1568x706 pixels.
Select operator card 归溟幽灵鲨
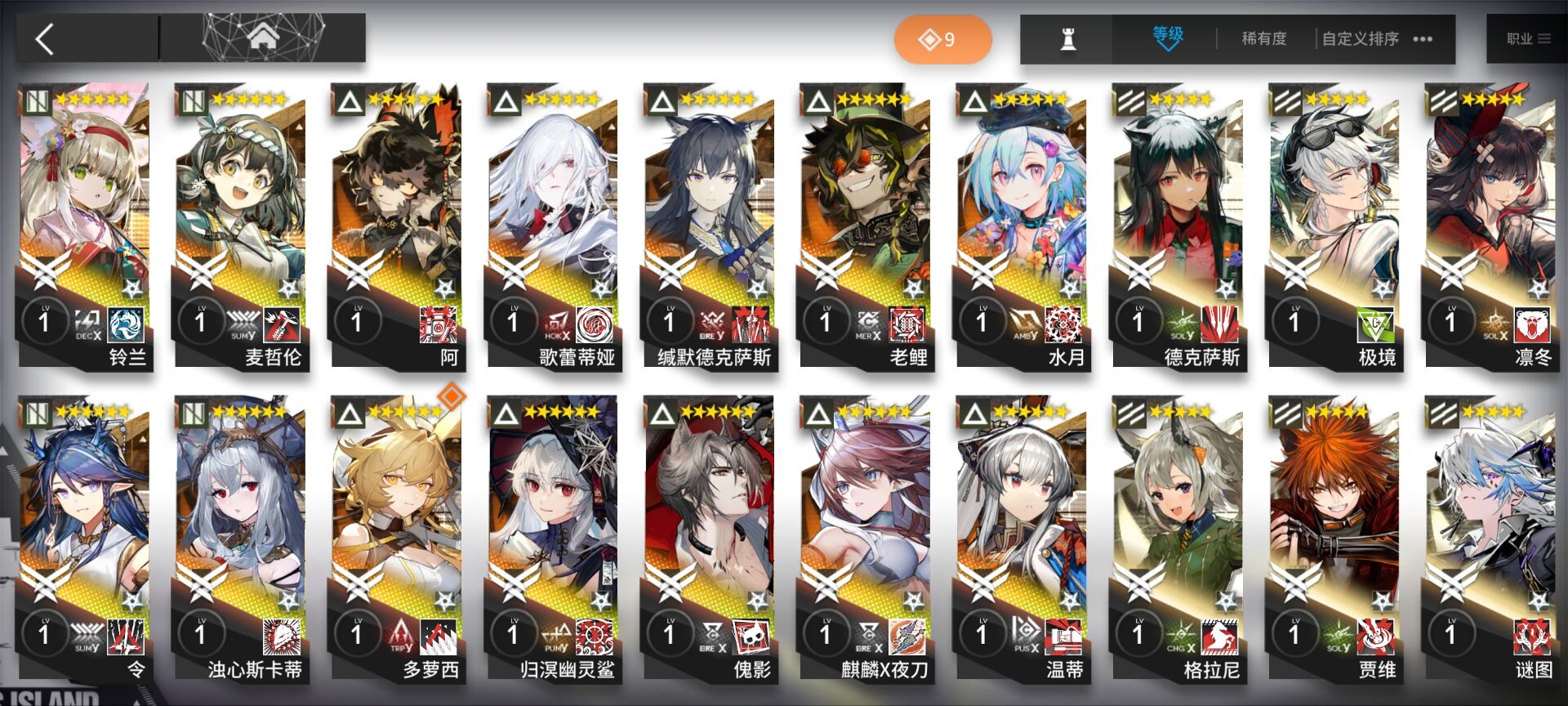coord(553,535)
